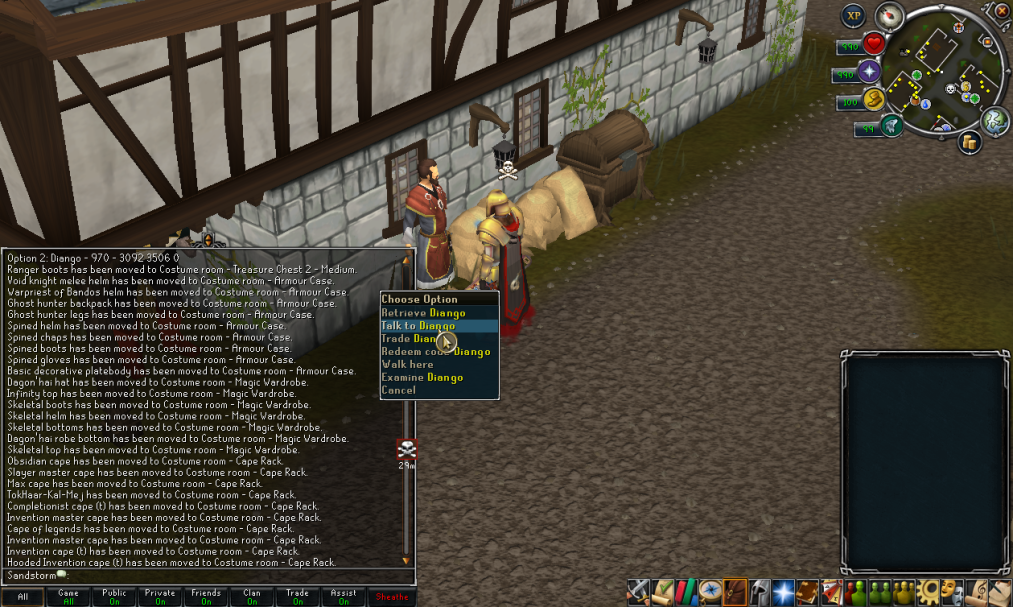This screenshot has width=1013, height=607.
Task: Open the money pouch coins icon
Action: 969,143
